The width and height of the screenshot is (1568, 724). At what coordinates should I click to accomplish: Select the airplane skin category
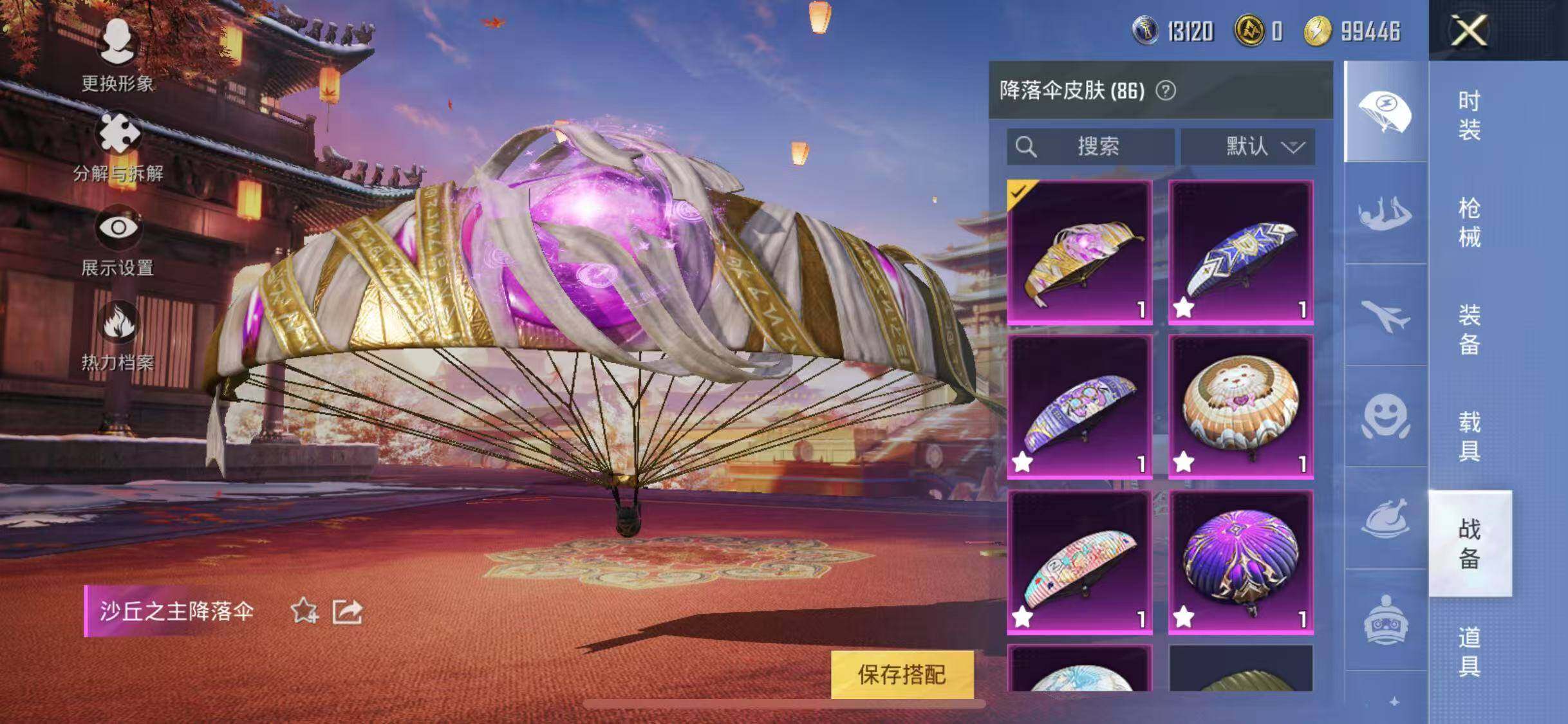click(1385, 316)
